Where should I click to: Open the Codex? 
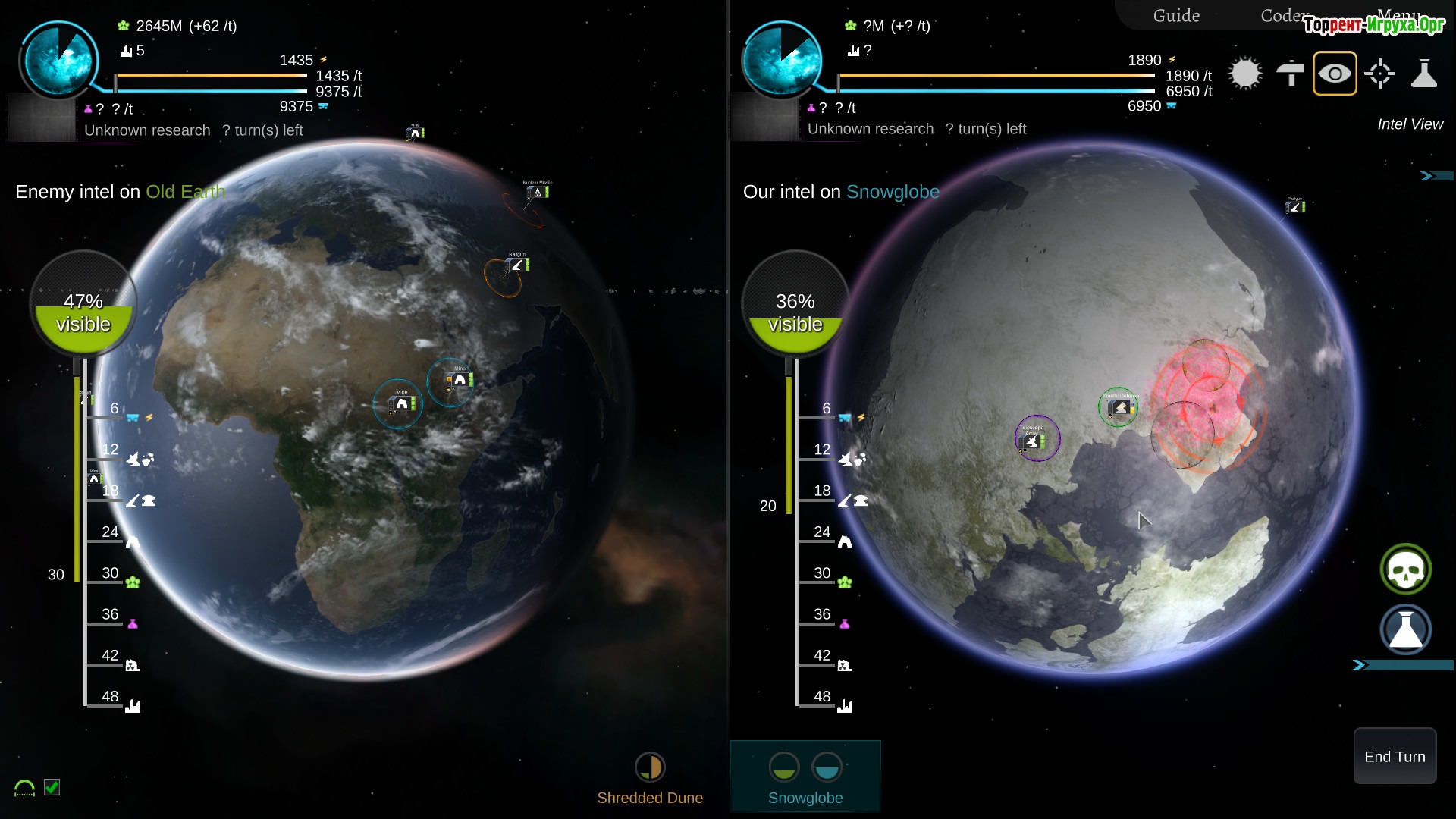[x=1282, y=16]
